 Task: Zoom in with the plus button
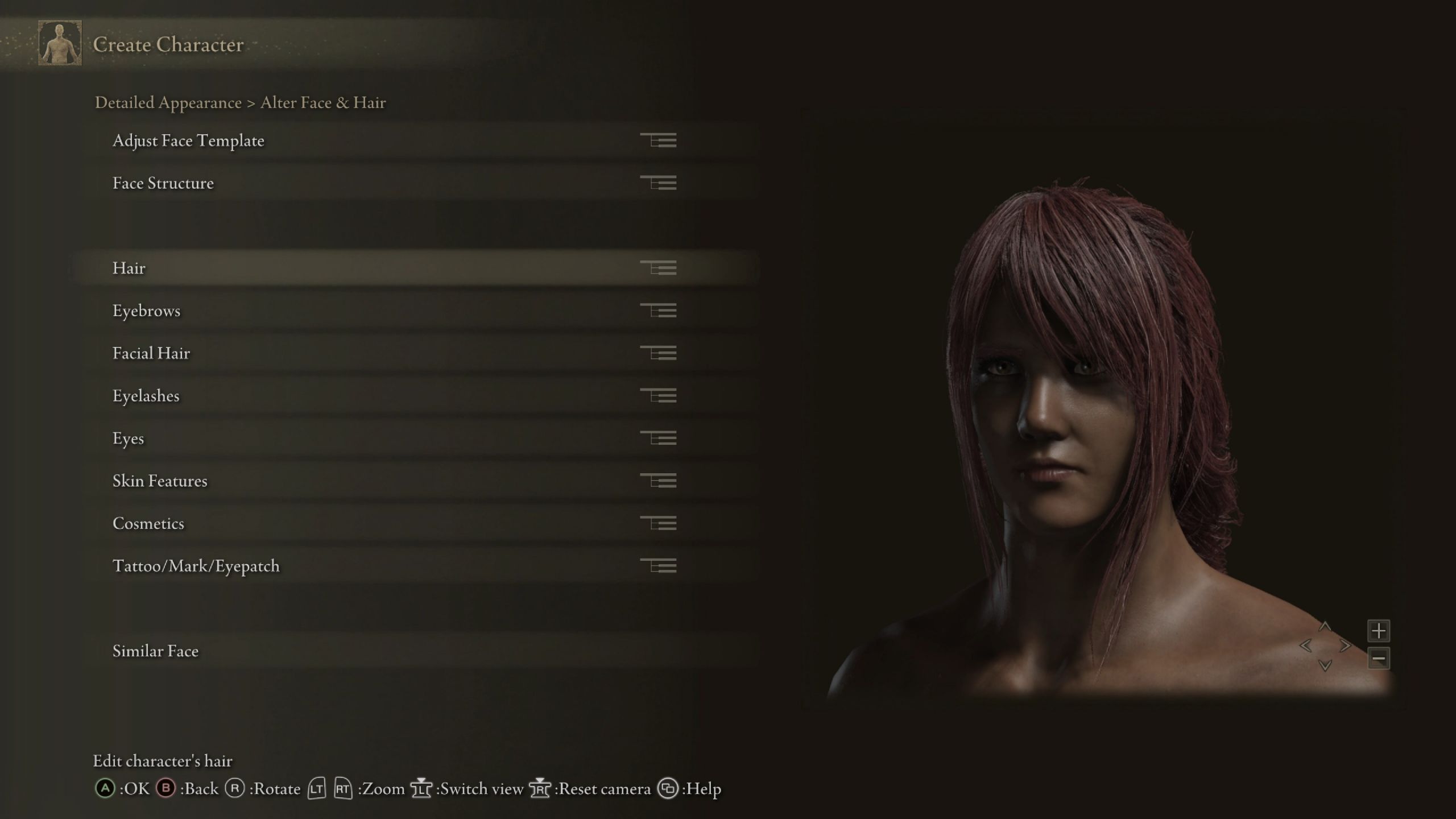[1378, 631]
